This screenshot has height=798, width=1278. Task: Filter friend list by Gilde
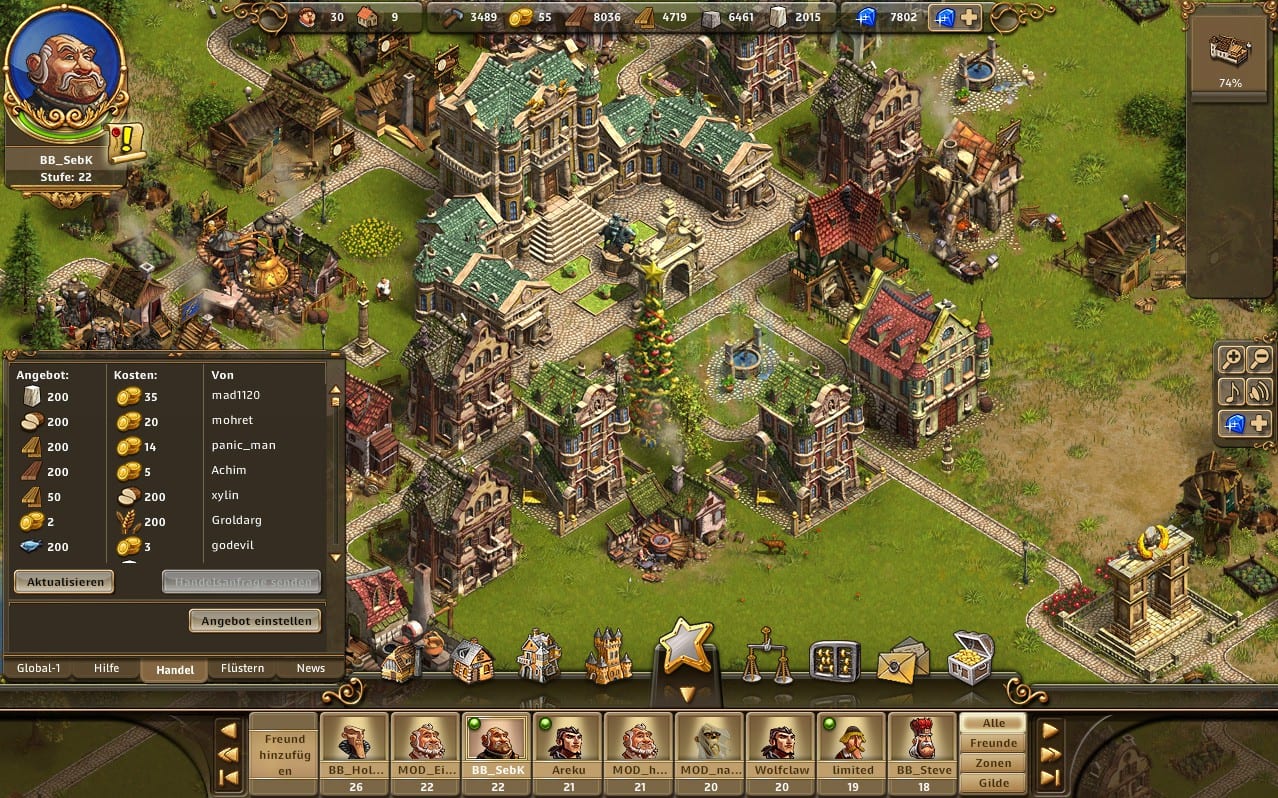click(x=993, y=783)
